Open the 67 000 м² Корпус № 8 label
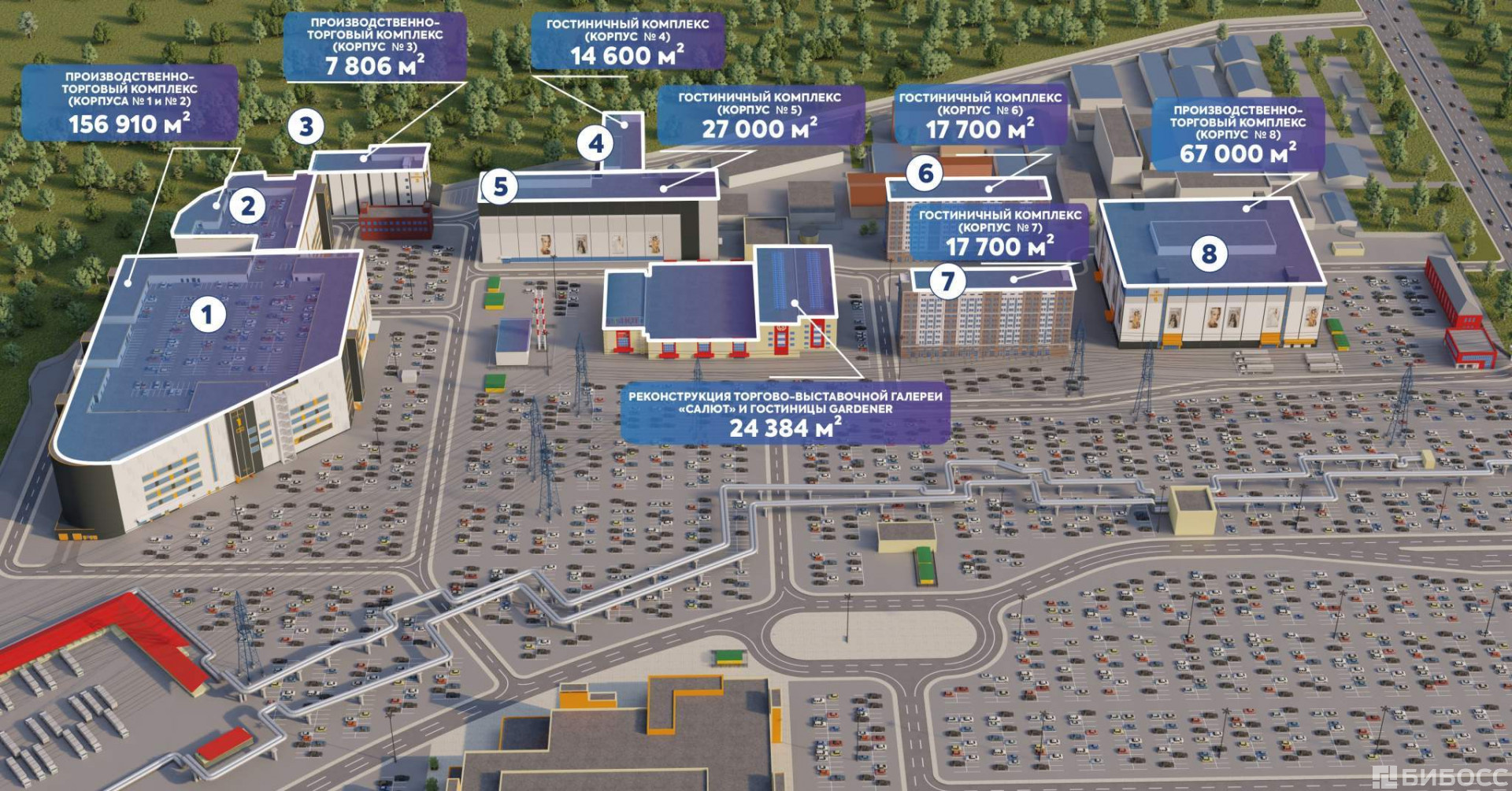Viewport: 1512px width, 791px height. point(1237,135)
